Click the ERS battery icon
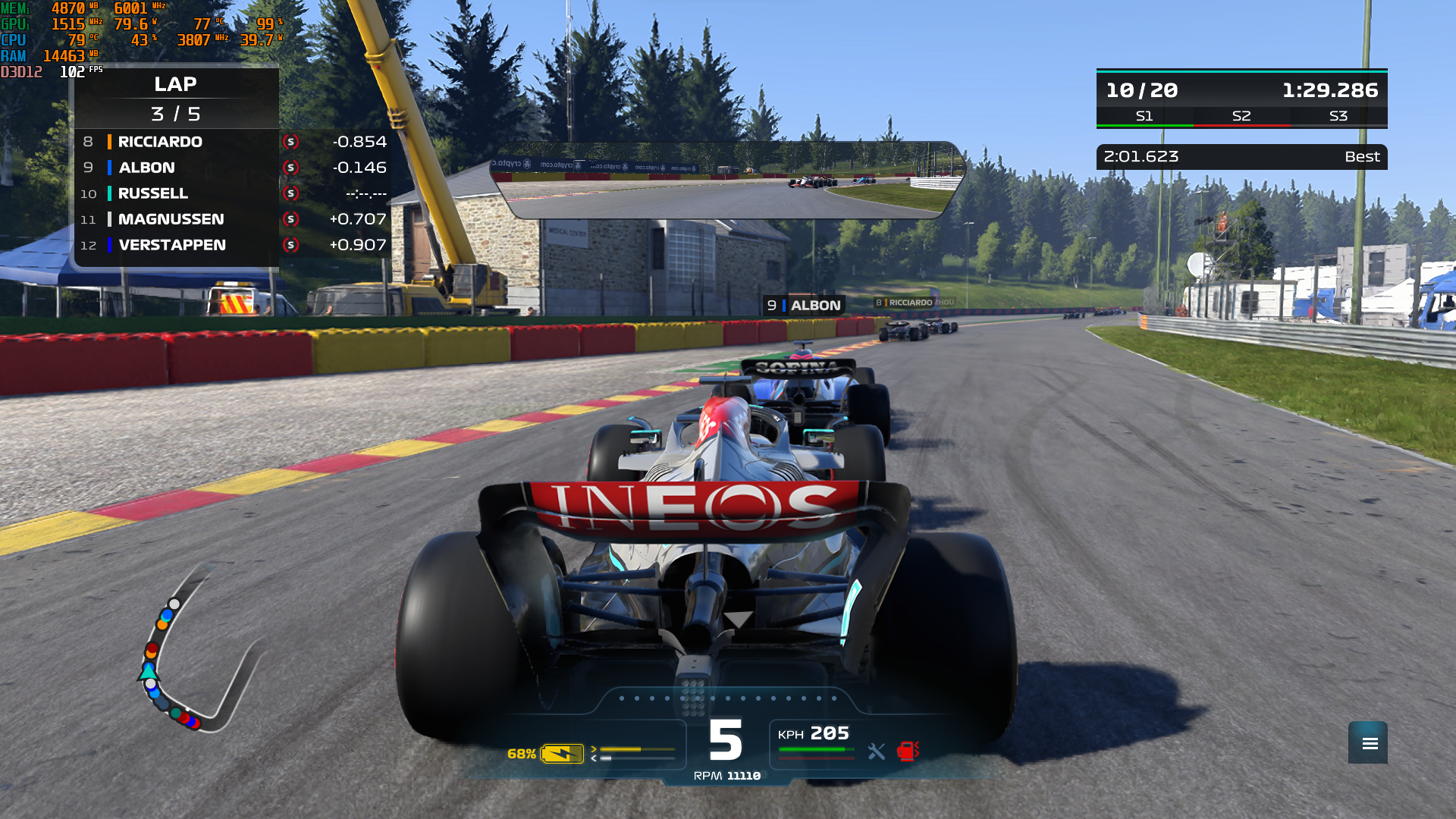This screenshot has height=819, width=1456. 561,754
